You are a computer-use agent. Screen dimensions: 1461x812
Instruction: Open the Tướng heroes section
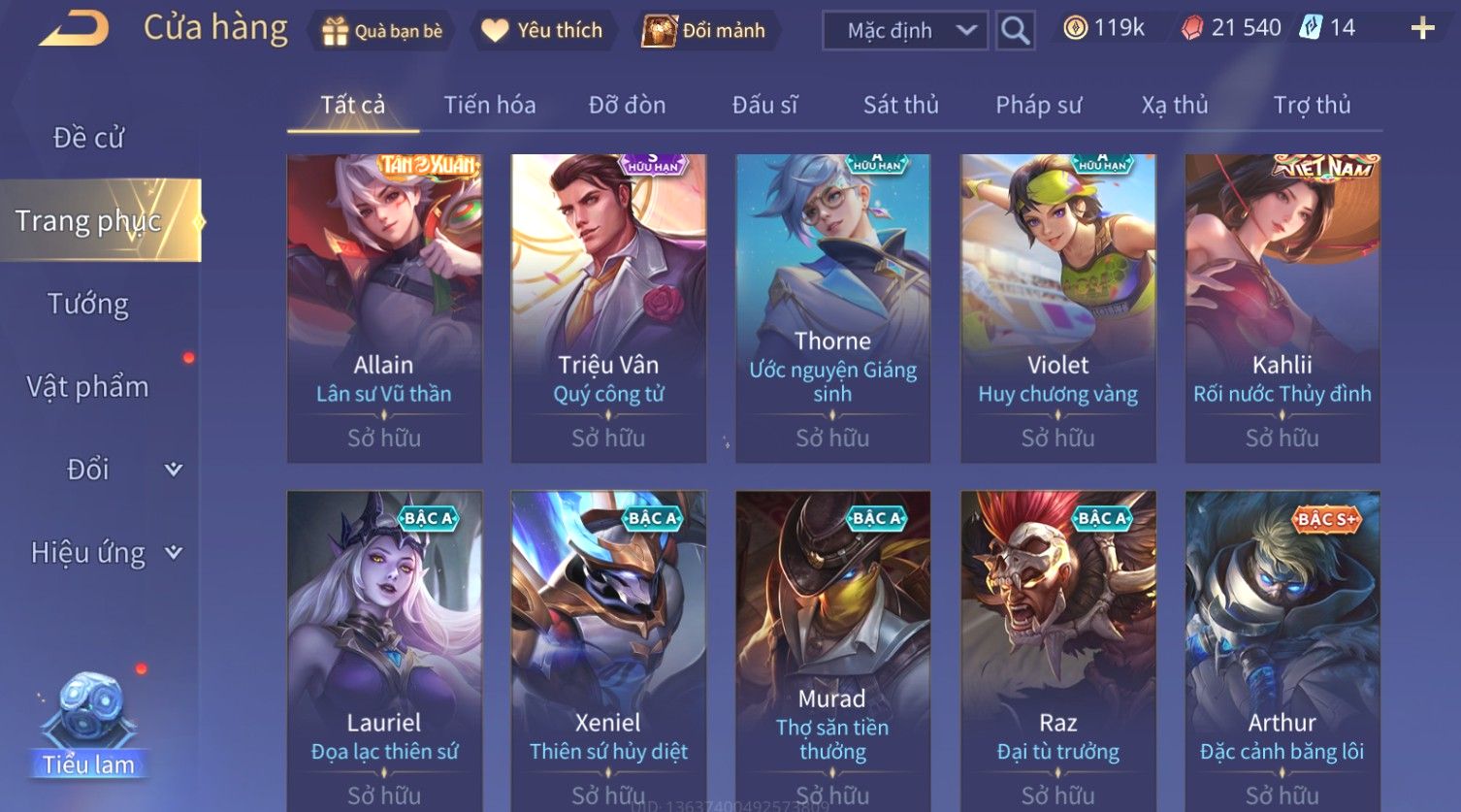point(88,304)
